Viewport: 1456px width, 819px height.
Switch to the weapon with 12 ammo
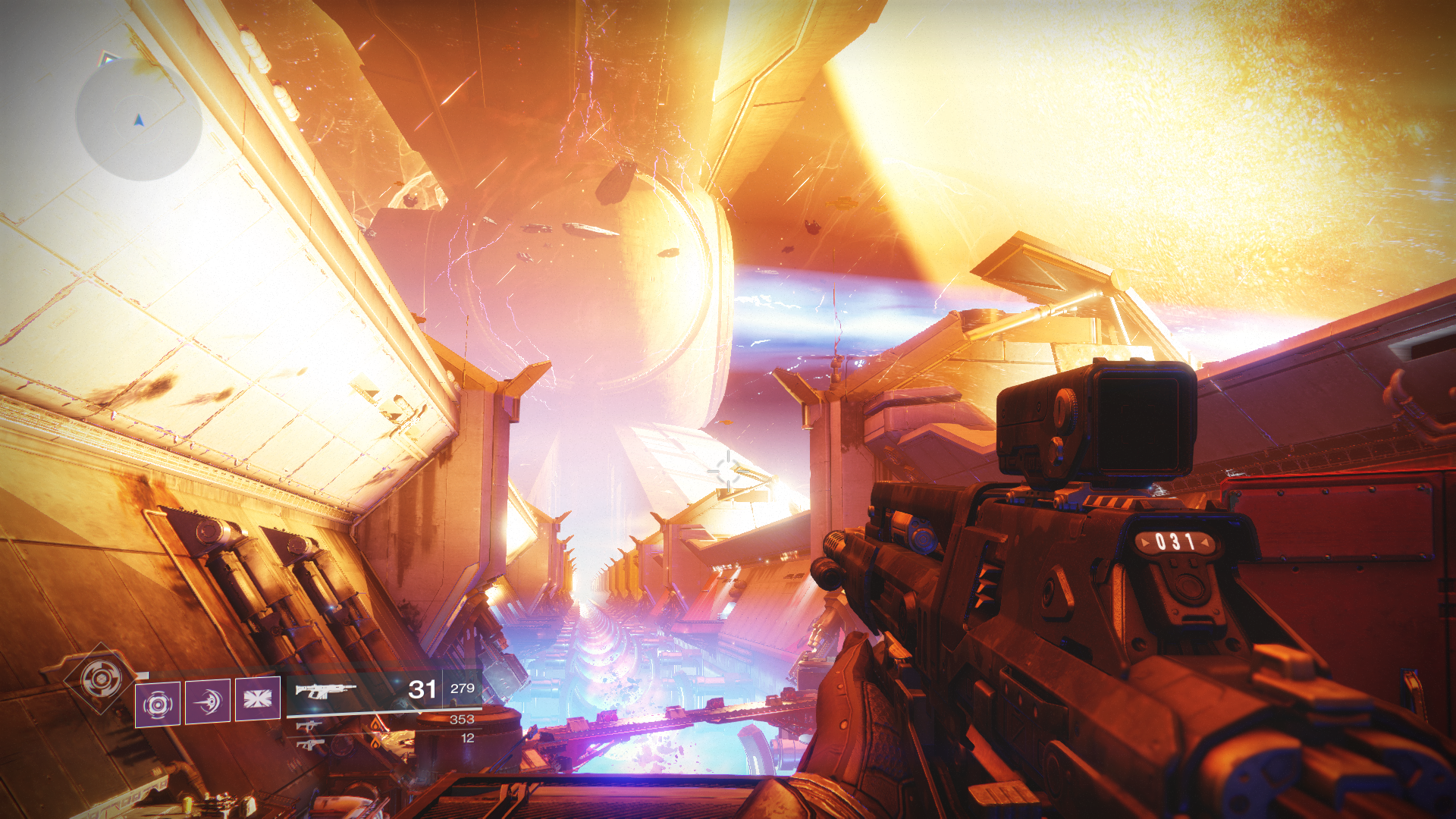[309, 744]
